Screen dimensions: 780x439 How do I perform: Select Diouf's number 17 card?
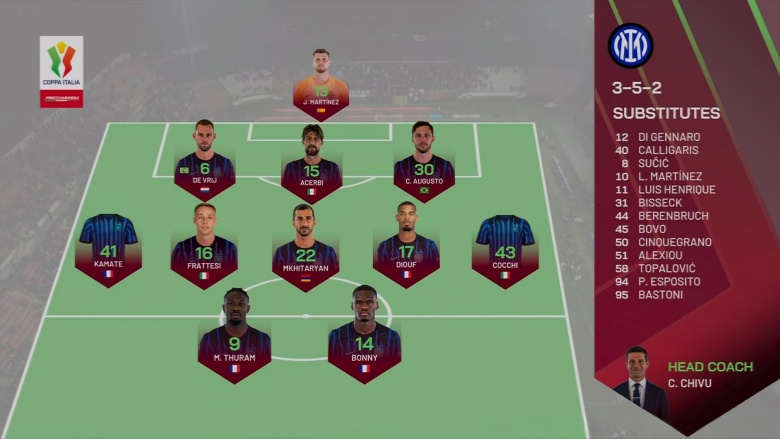pyautogui.click(x=406, y=249)
